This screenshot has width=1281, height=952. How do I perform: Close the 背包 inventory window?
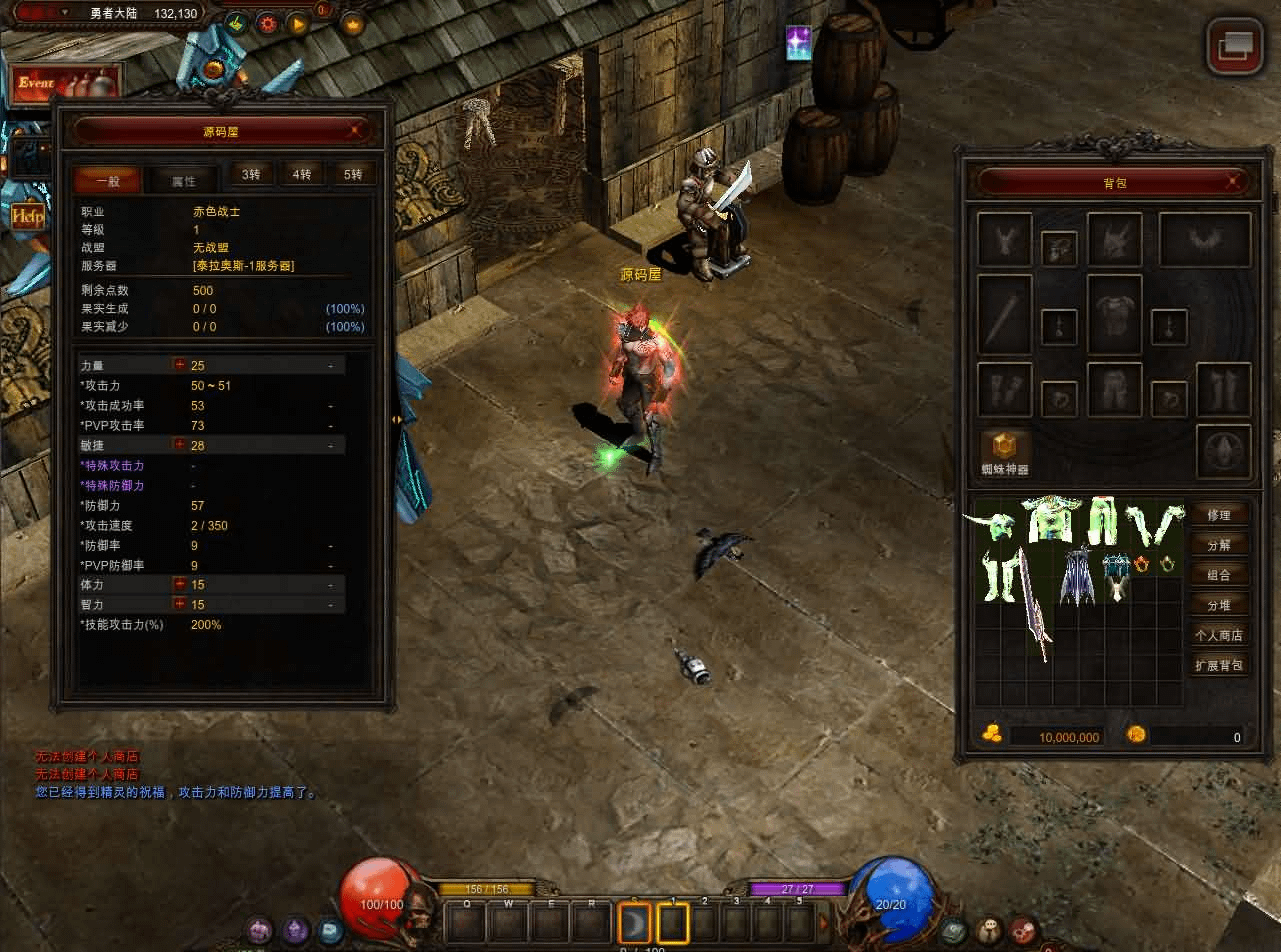(1236, 182)
